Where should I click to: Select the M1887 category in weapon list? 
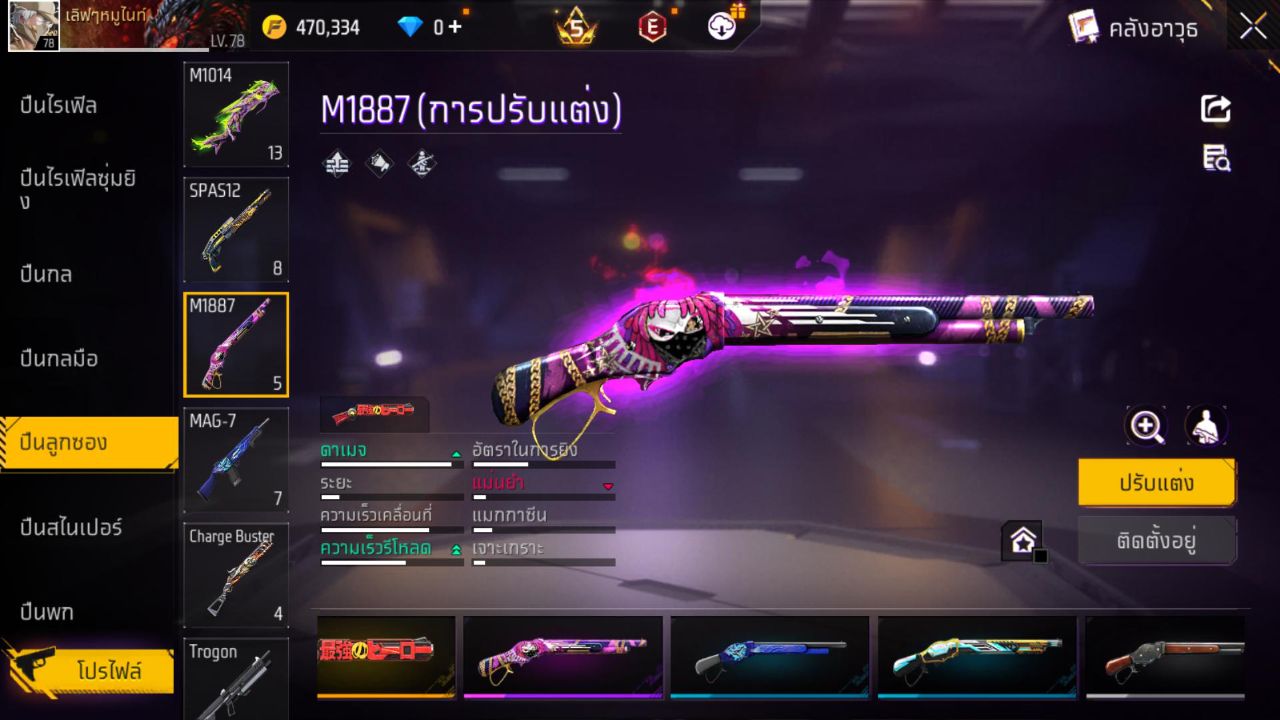point(236,345)
